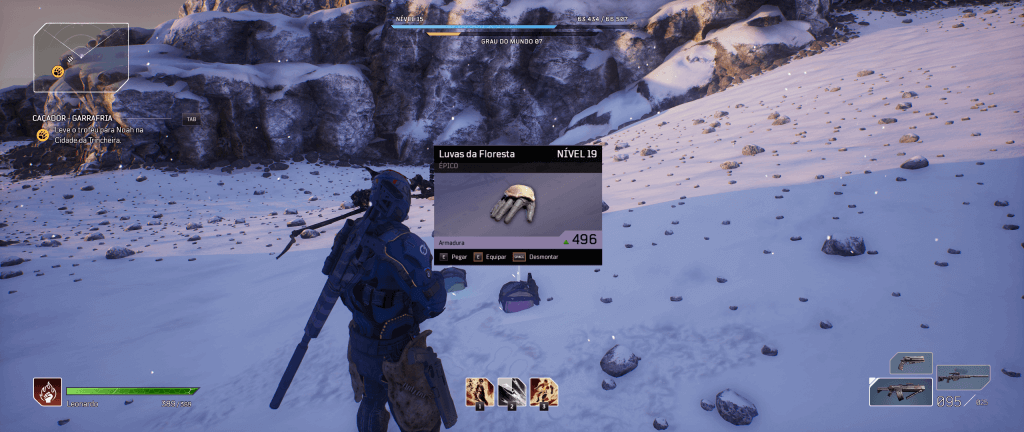Open the Caçador - Garrafria quest tracker
1024x432 pixels.
point(74,118)
